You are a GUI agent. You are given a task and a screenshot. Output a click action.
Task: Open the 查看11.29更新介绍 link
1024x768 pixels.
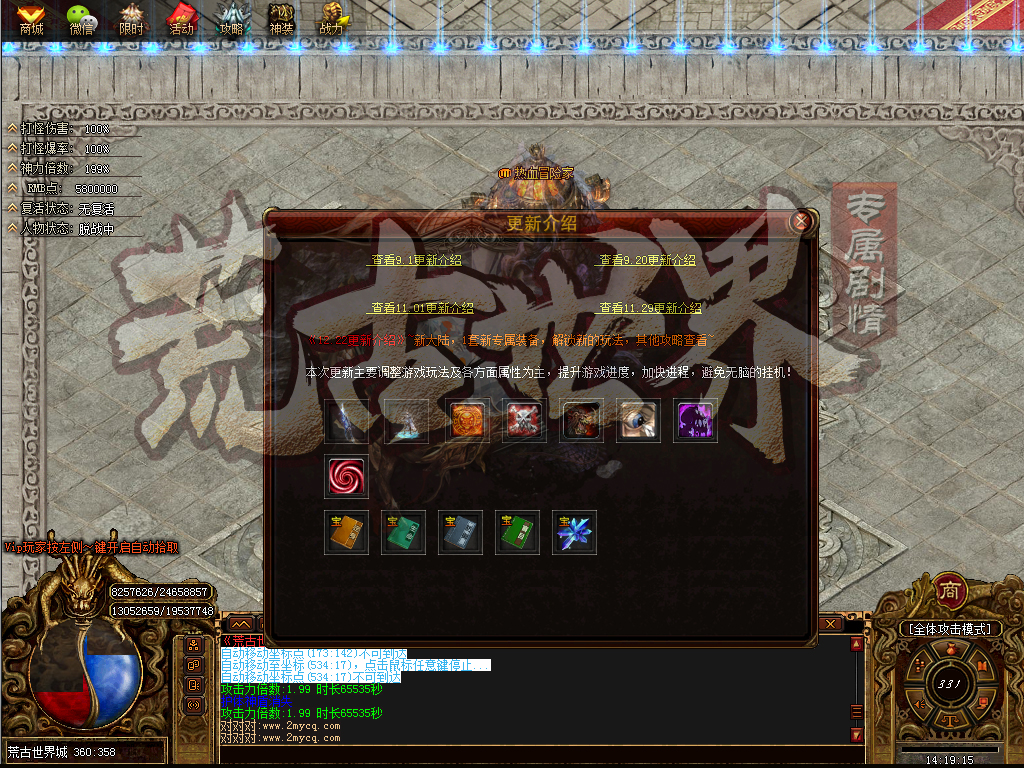[x=650, y=308]
